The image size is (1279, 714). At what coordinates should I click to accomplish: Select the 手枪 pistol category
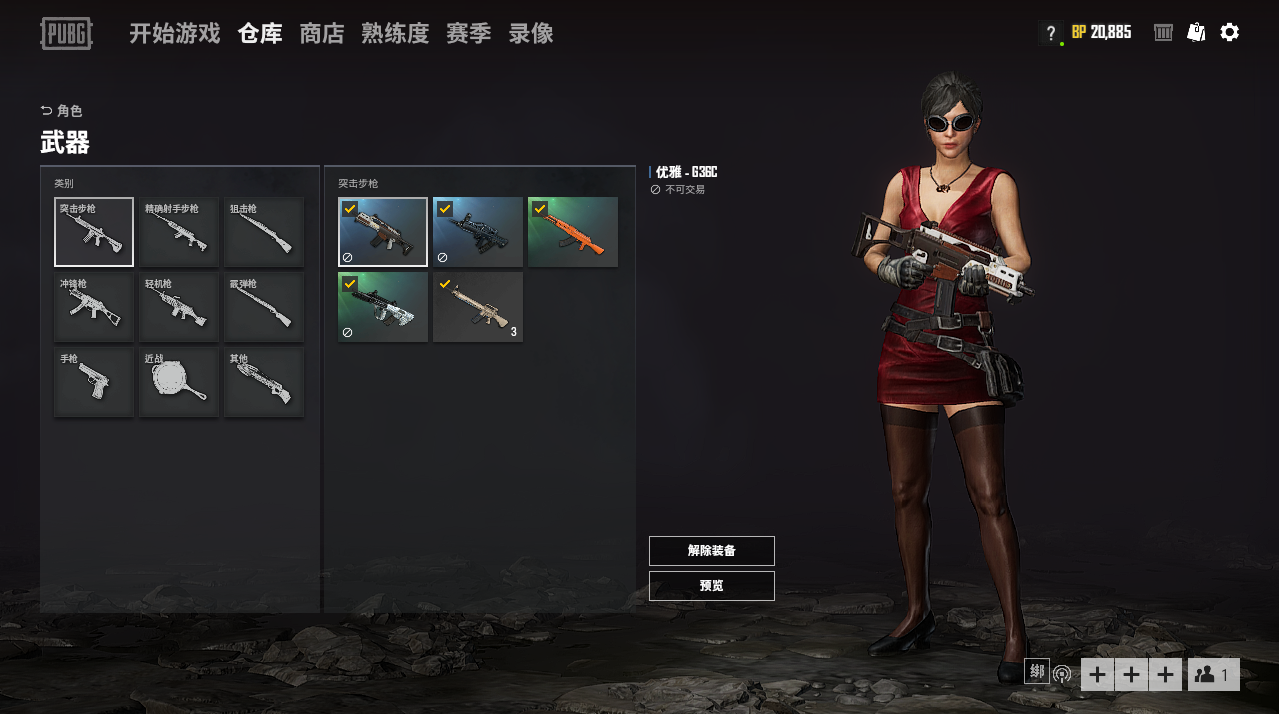[94, 382]
